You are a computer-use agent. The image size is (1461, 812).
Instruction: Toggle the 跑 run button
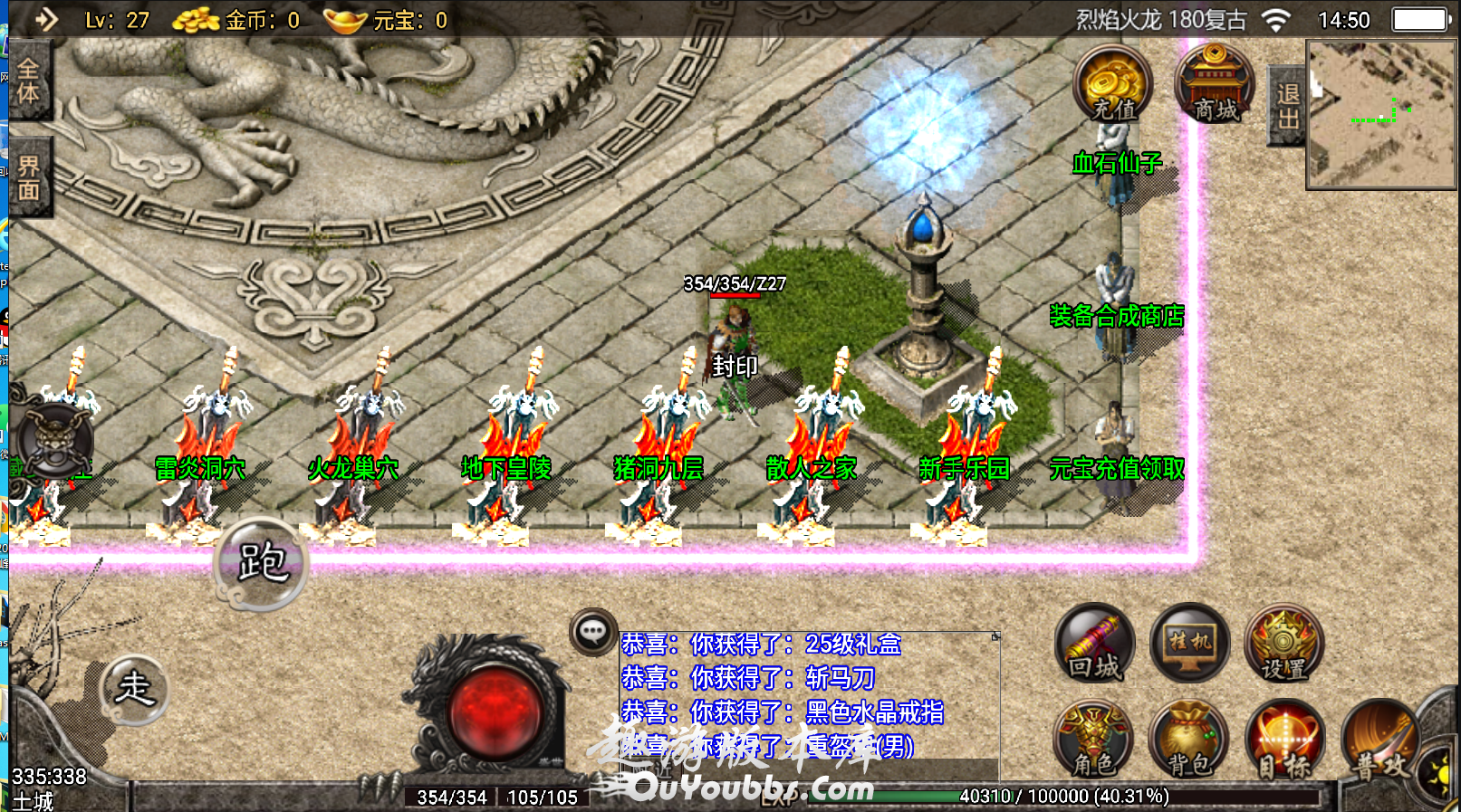click(x=262, y=563)
